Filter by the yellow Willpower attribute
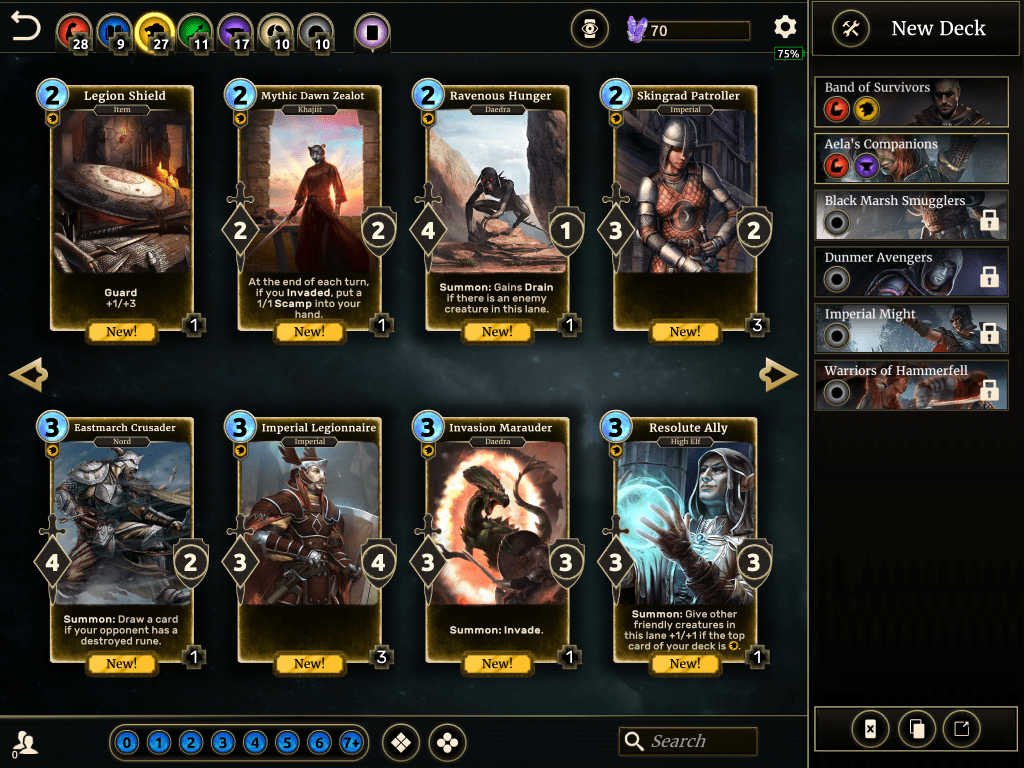Viewport: 1024px width, 768px height. [x=155, y=30]
